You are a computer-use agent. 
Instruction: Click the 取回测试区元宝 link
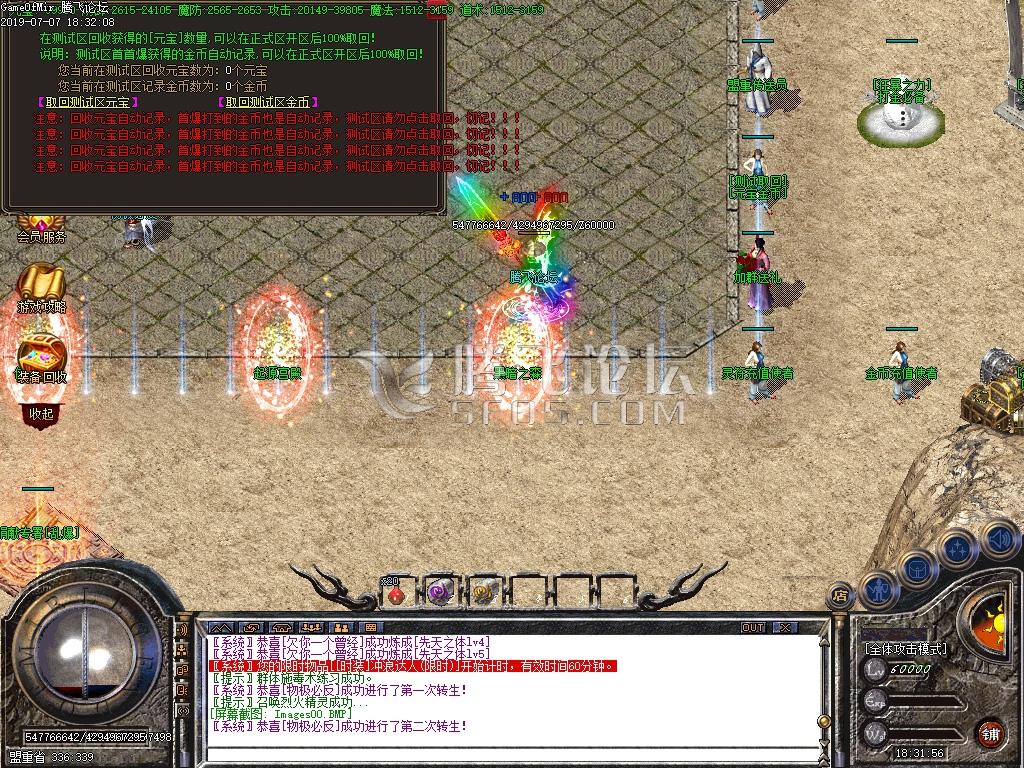[88, 102]
